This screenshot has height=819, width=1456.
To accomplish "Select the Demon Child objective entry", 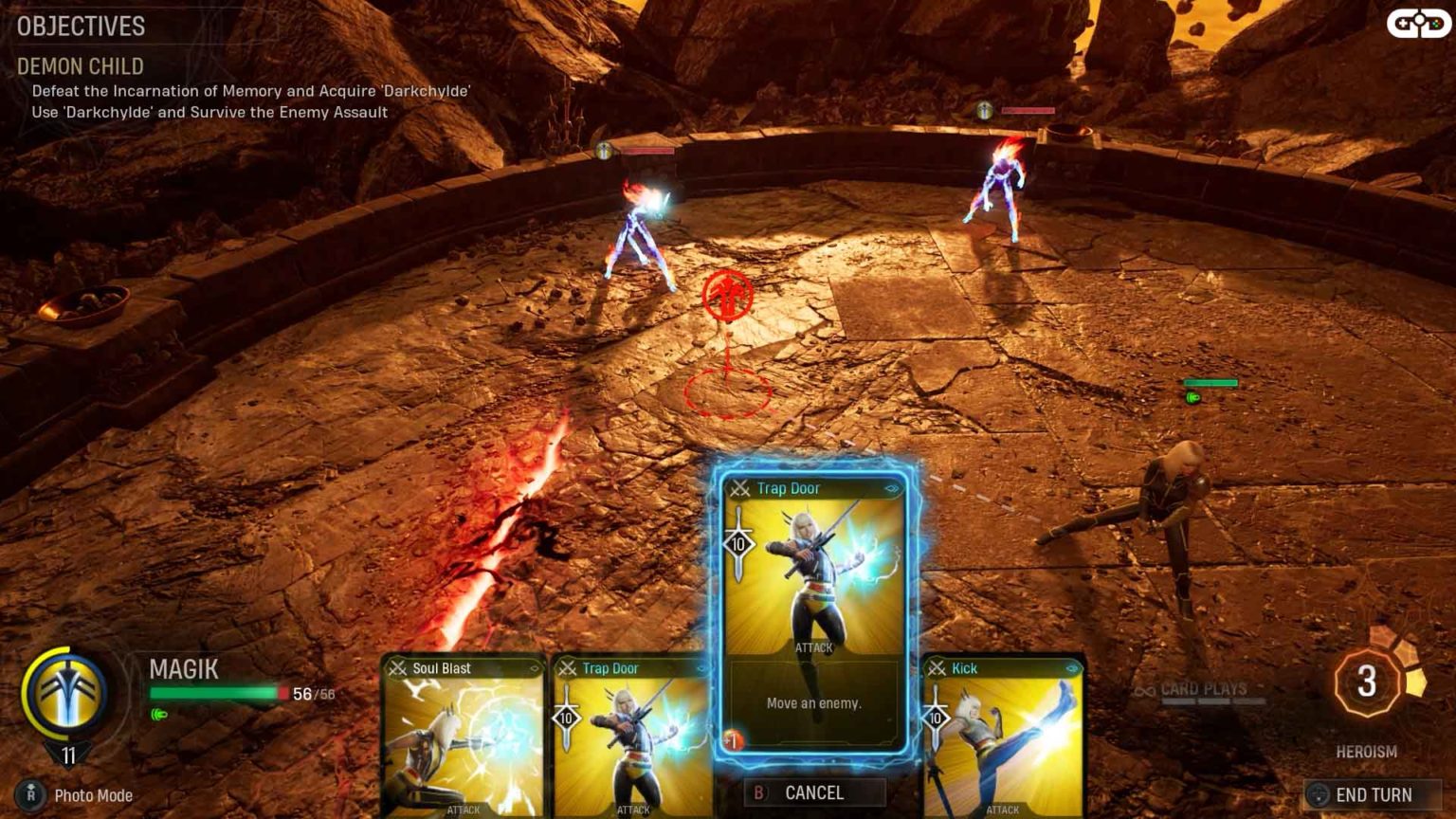I will 80,67.
